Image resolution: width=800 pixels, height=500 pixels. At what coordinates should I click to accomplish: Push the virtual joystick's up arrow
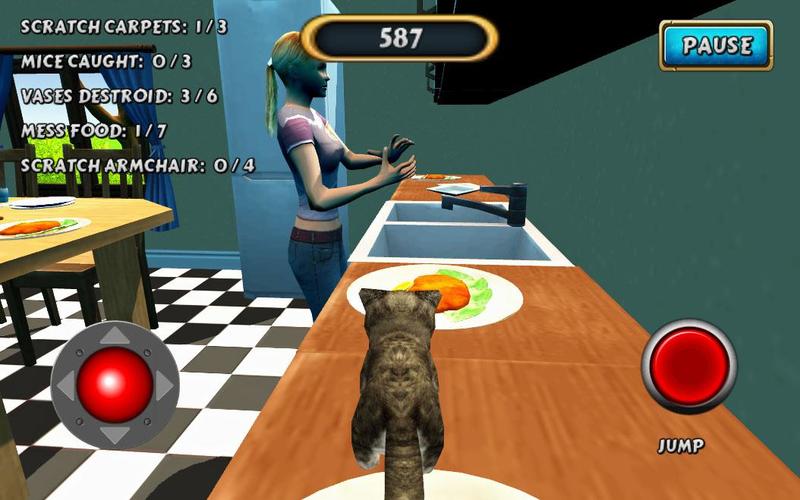pyautogui.click(x=115, y=337)
